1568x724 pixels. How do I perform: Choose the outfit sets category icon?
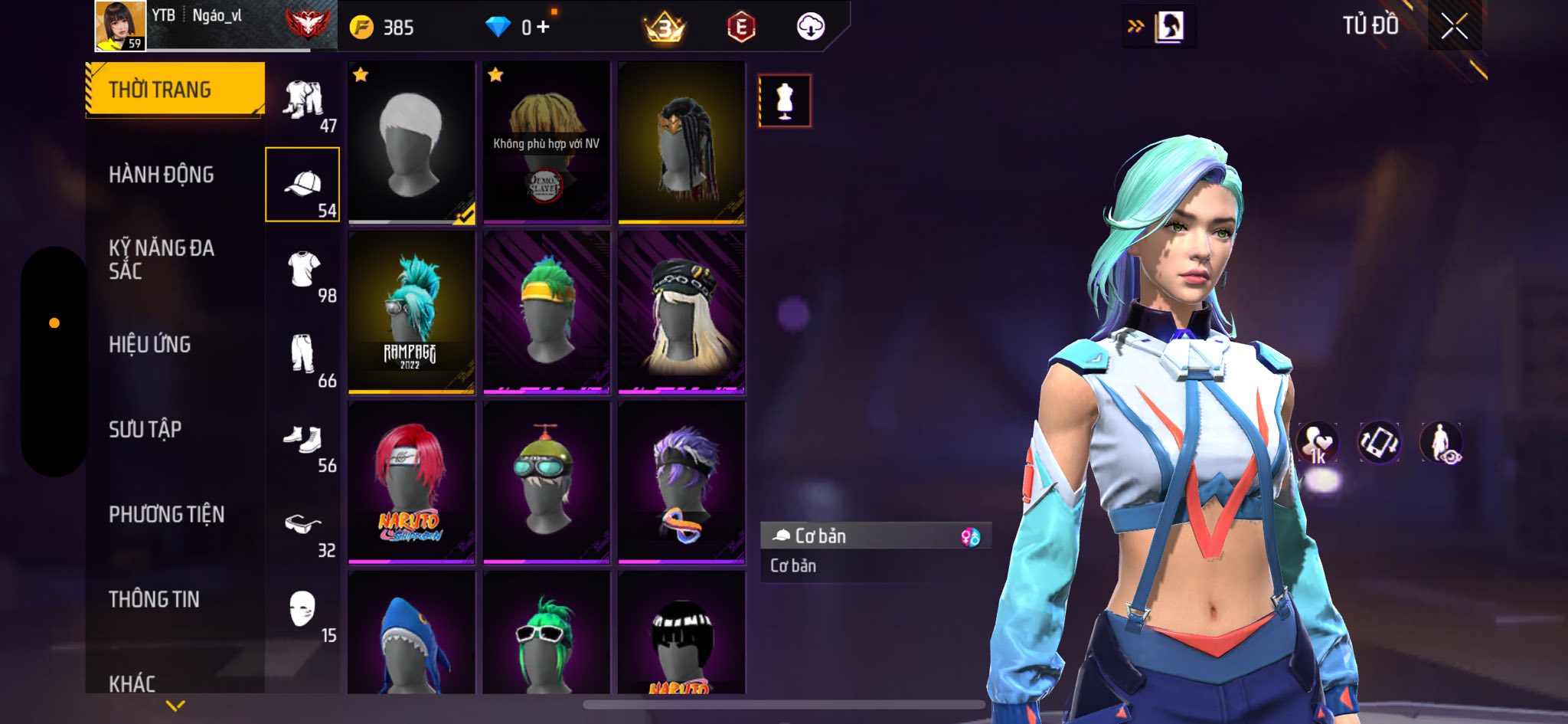tap(303, 101)
